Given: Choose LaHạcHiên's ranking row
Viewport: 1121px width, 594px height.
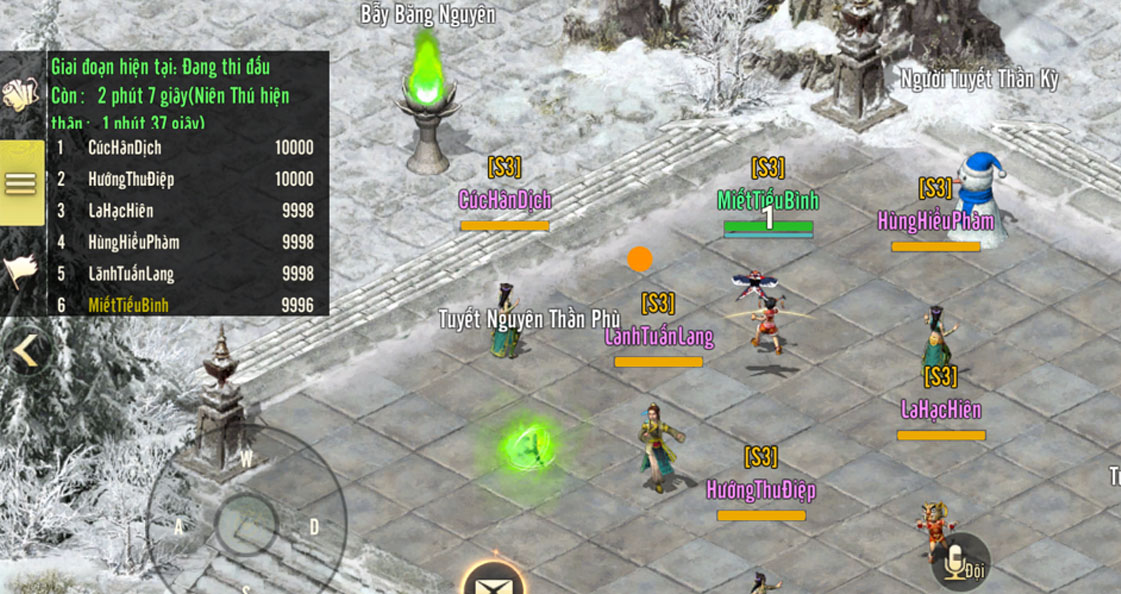Looking at the screenshot, I should coord(185,211).
